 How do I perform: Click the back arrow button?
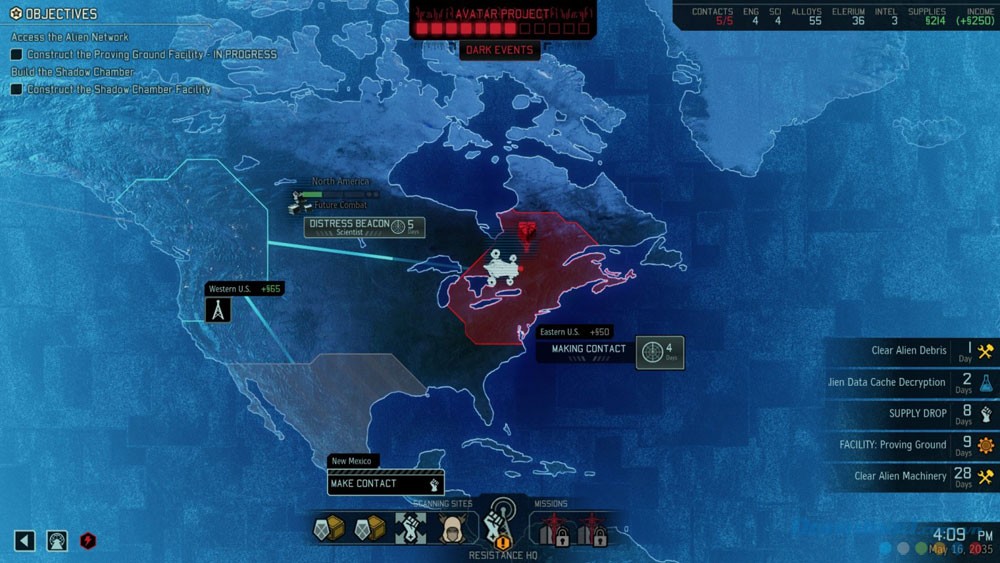tap(25, 541)
